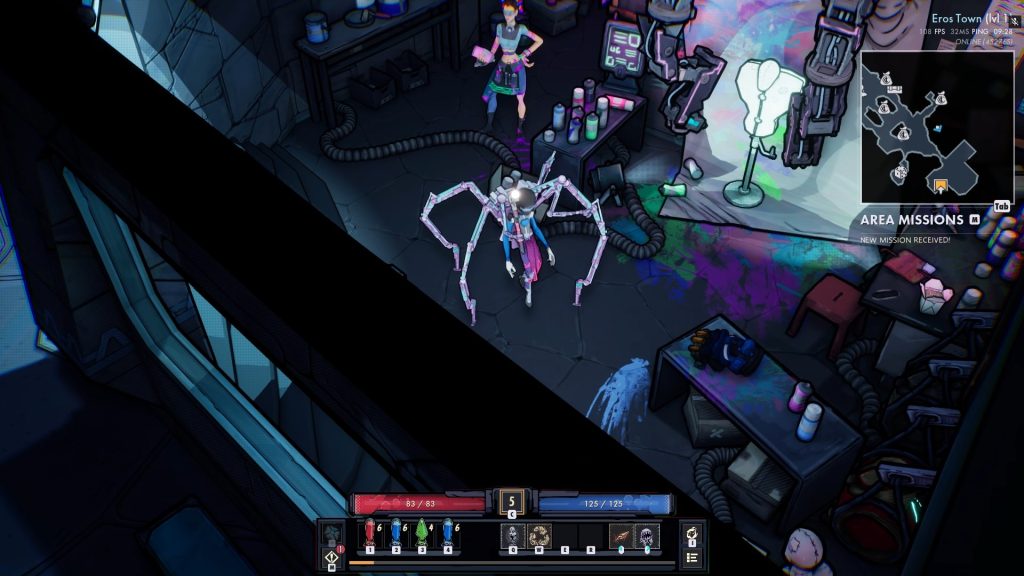This screenshot has height=576, width=1024.
Task: Open the character level 5 panel
Action: click(512, 501)
